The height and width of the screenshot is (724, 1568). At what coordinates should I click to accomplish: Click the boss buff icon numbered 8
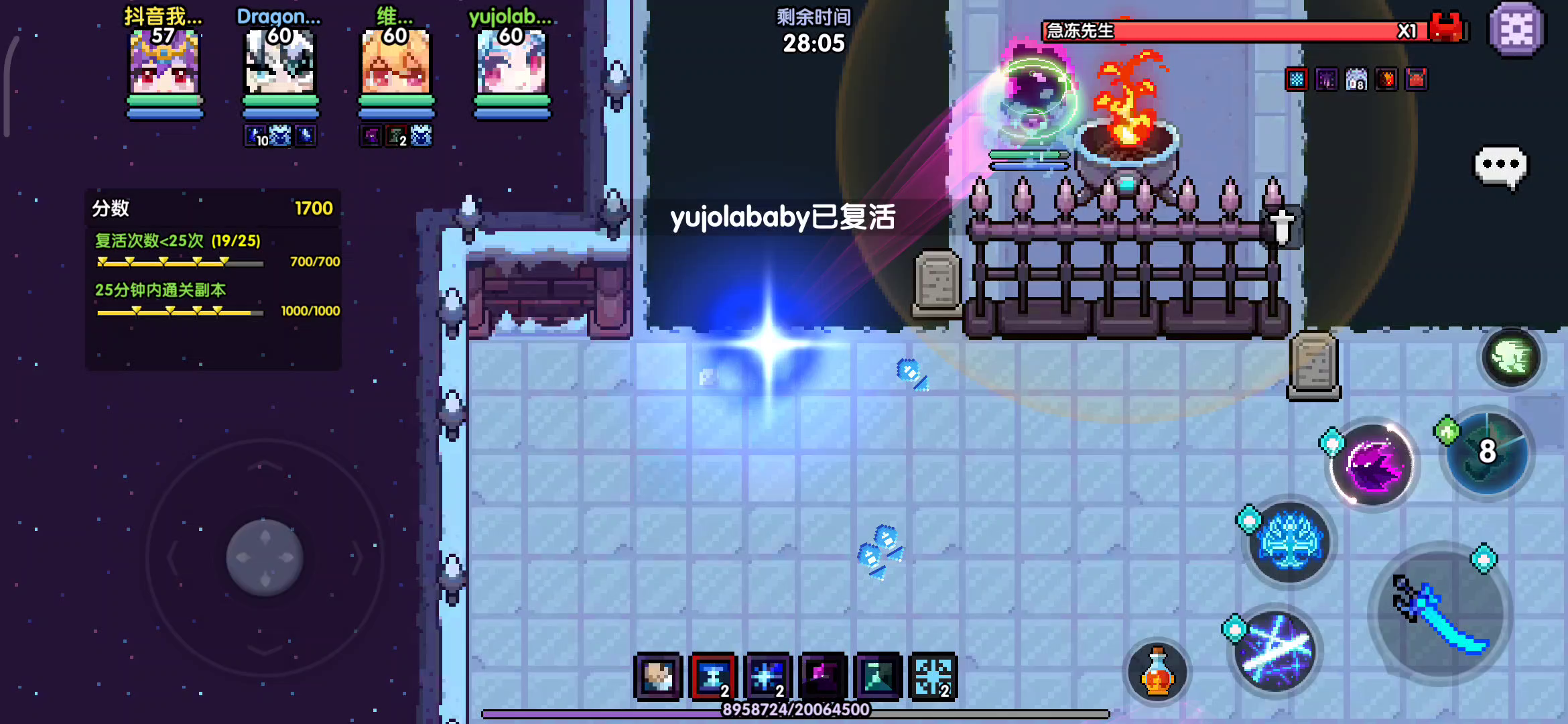tap(1356, 78)
